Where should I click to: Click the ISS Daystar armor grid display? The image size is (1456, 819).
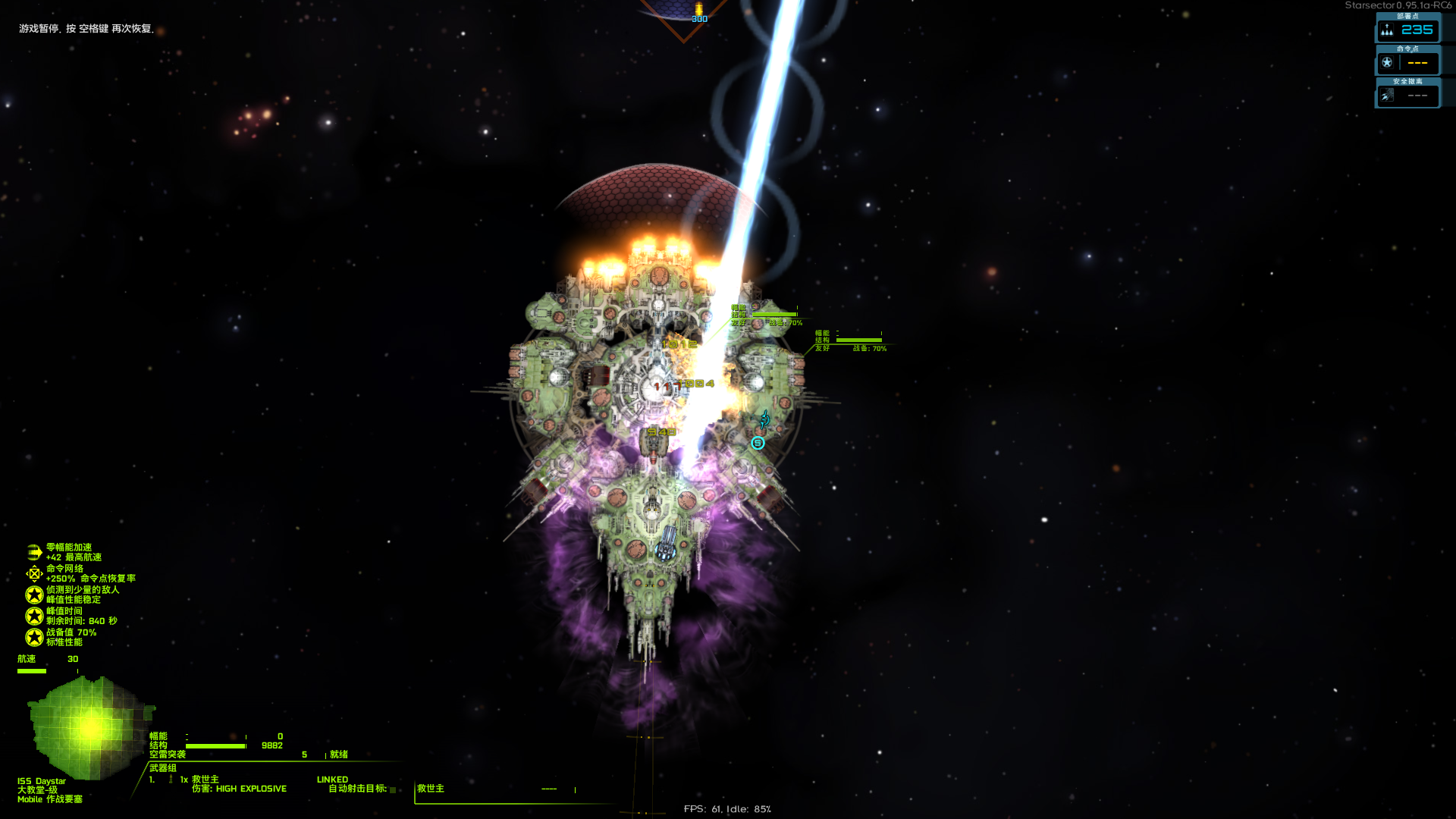89,726
